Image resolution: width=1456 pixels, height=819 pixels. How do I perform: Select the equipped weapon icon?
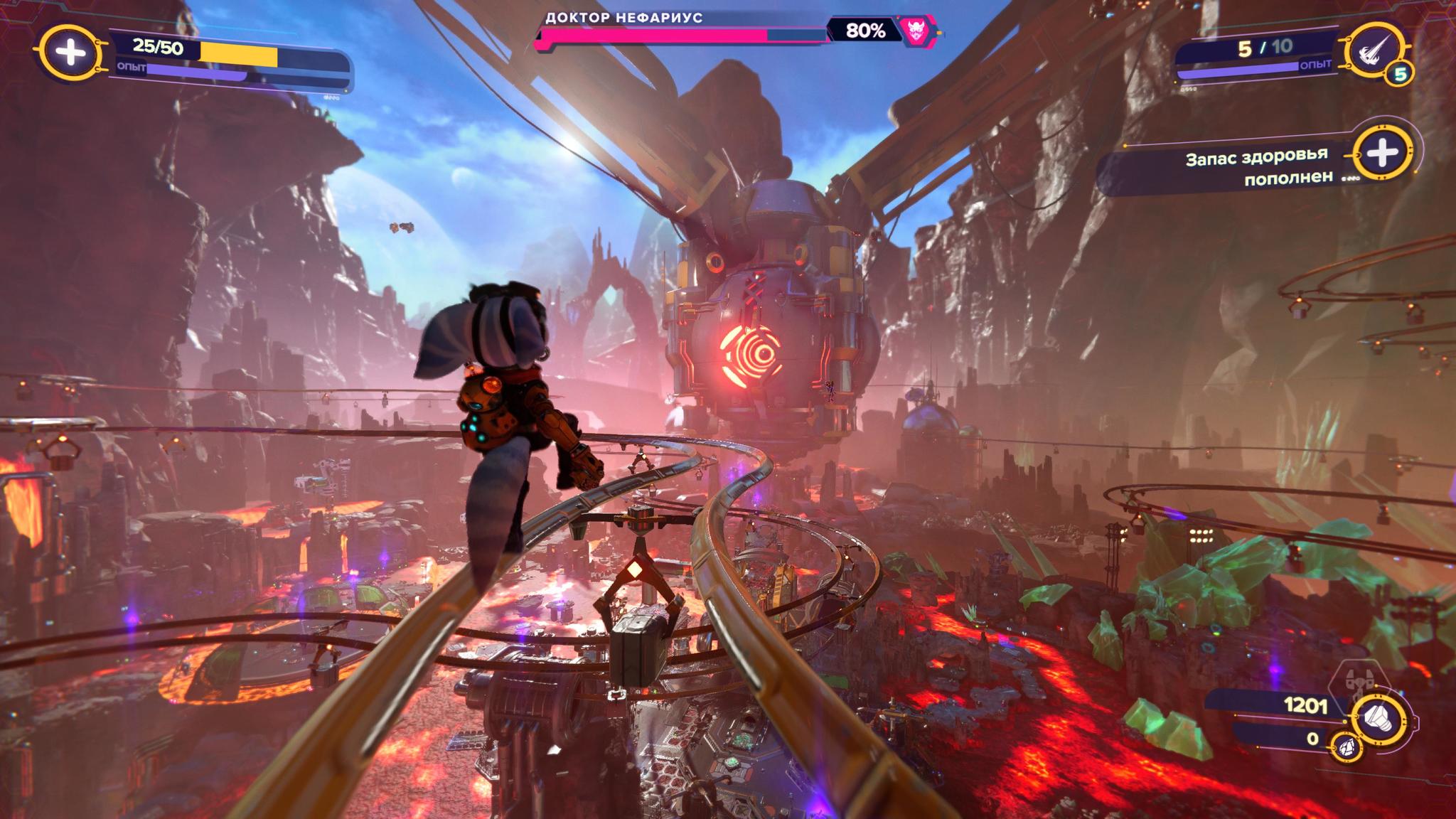[x=1376, y=48]
